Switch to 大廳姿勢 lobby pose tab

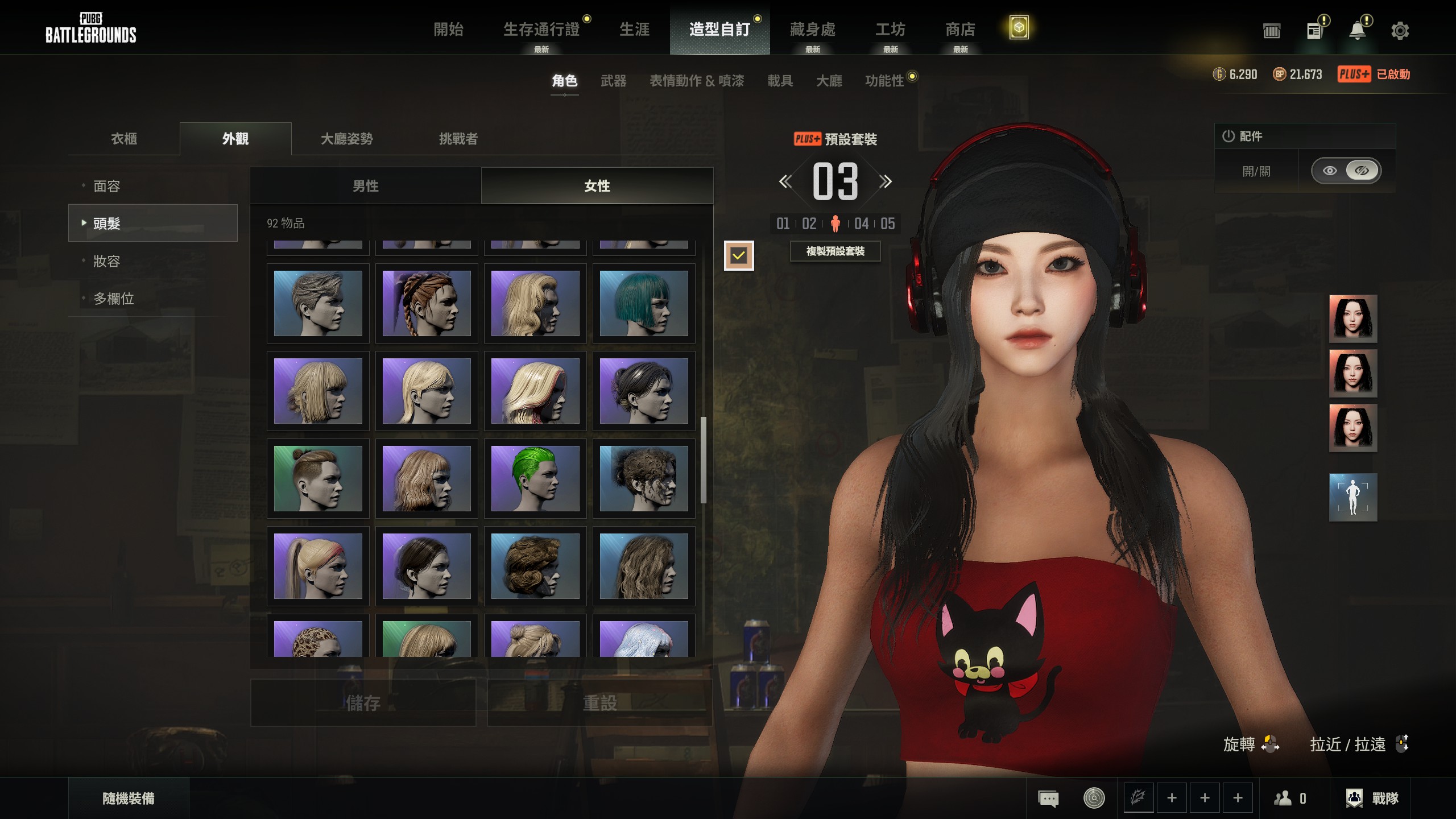pyautogui.click(x=347, y=139)
